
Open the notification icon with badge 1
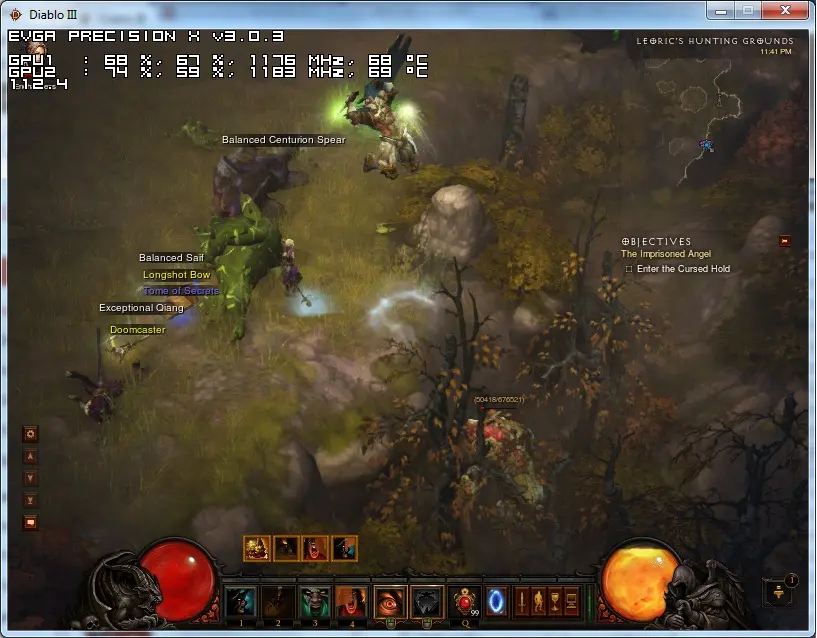[x=778, y=591]
